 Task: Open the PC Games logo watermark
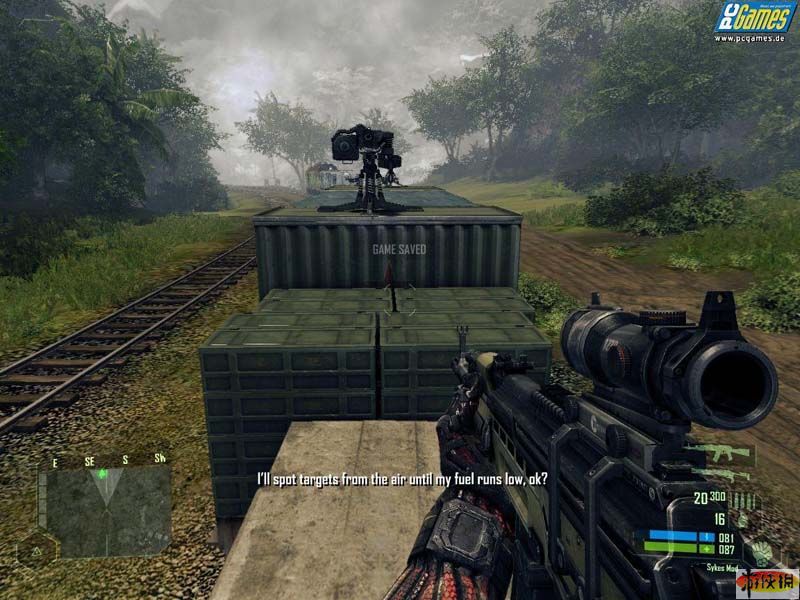click(x=755, y=21)
